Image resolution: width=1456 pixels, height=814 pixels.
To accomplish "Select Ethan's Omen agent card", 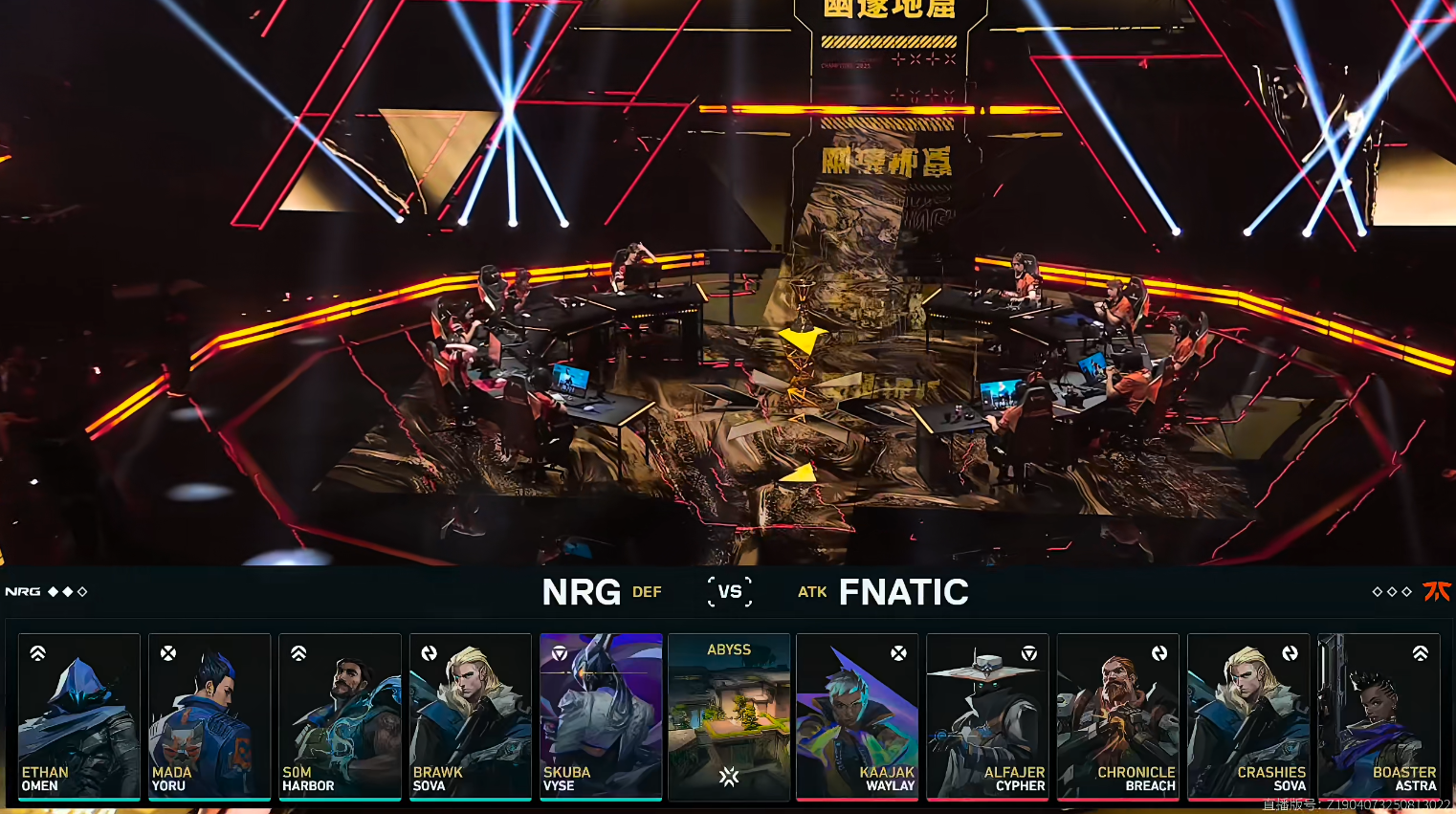I will [x=79, y=715].
